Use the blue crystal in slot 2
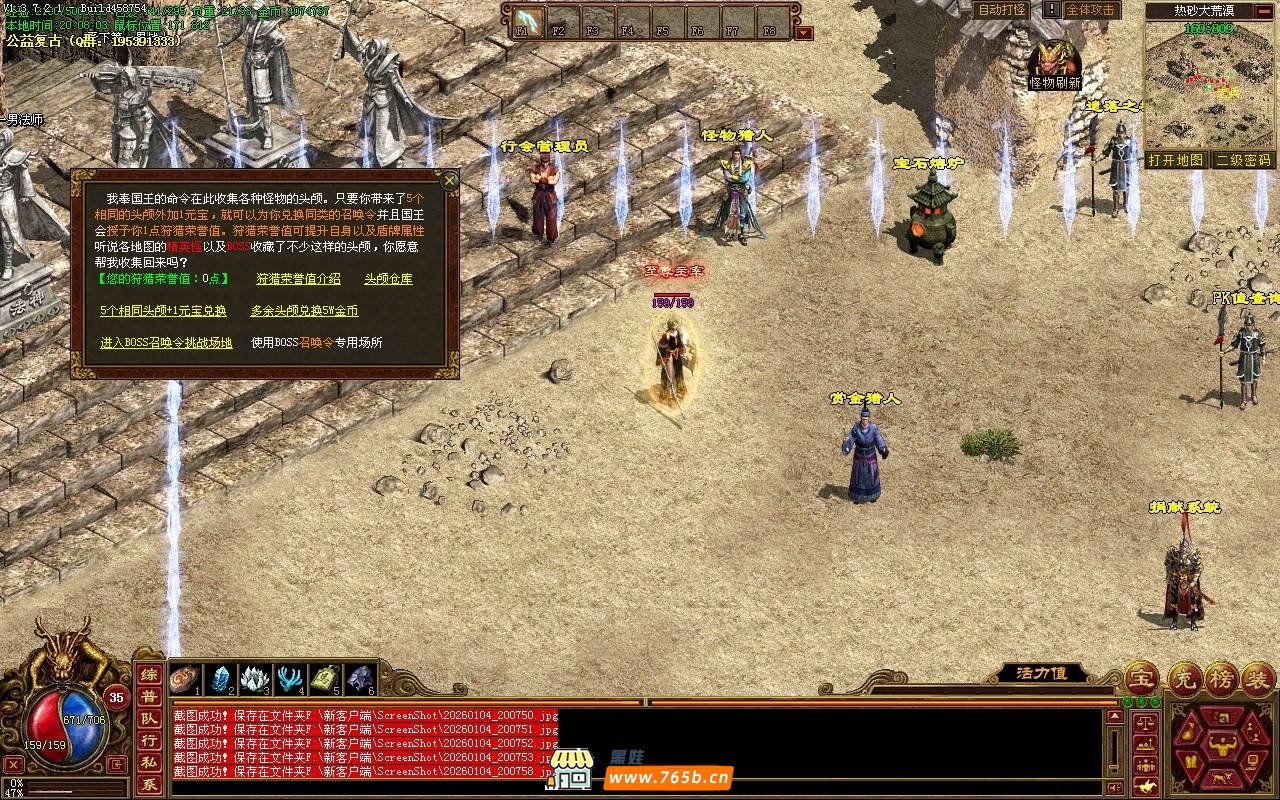The width and height of the screenshot is (1280, 800). point(221,679)
